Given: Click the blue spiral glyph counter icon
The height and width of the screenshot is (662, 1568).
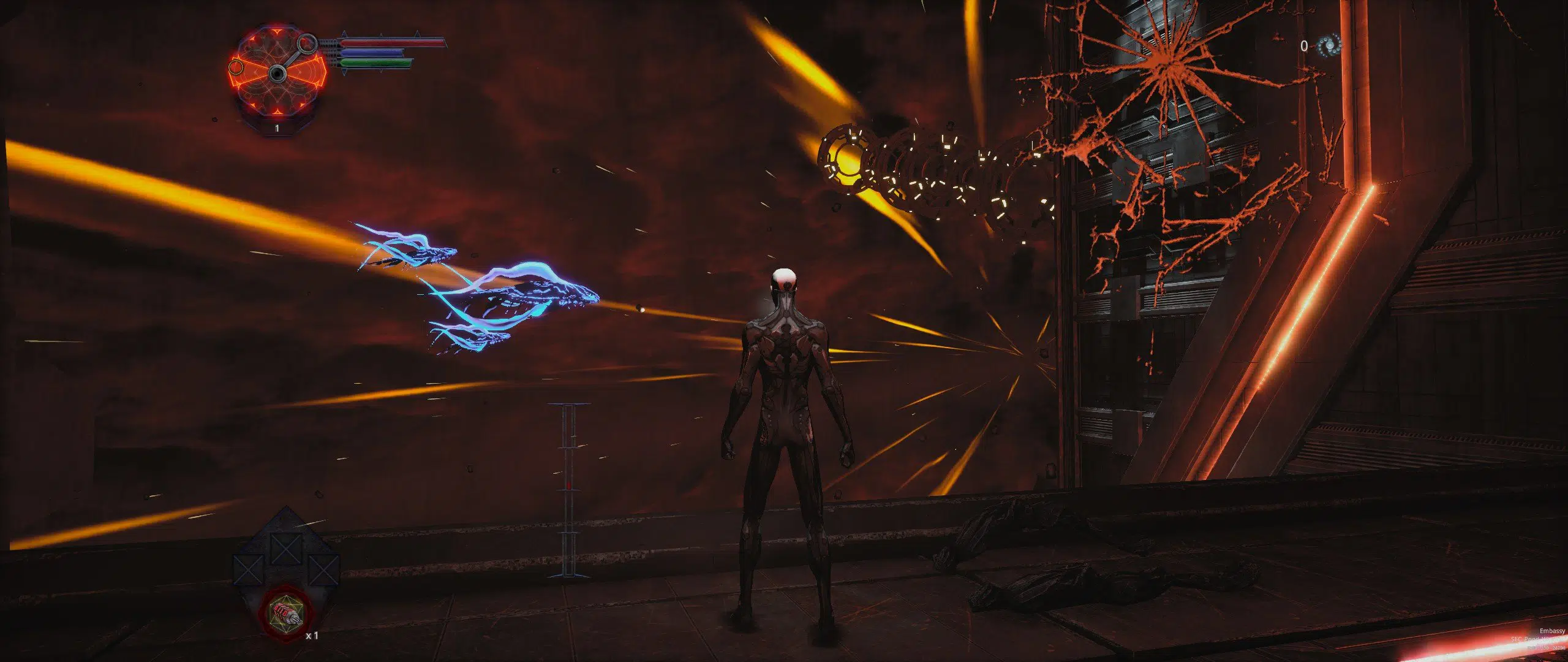Looking at the screenshot, I should pos(1330,45).
